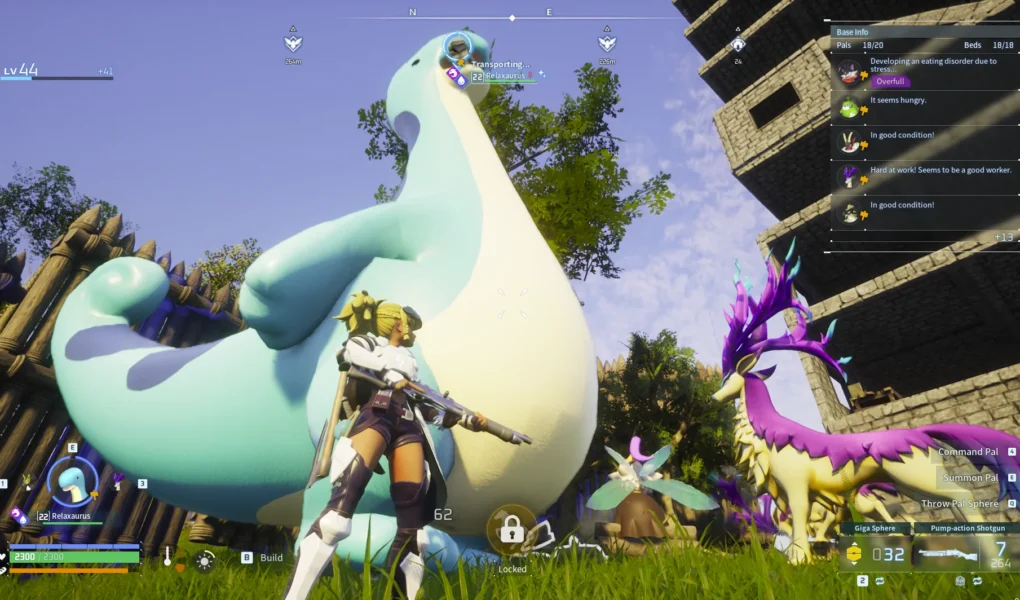The width and height of the screenshot is (1020, 600).
Task: Click the Summon Pal action label
Action: tap(971, 478)
